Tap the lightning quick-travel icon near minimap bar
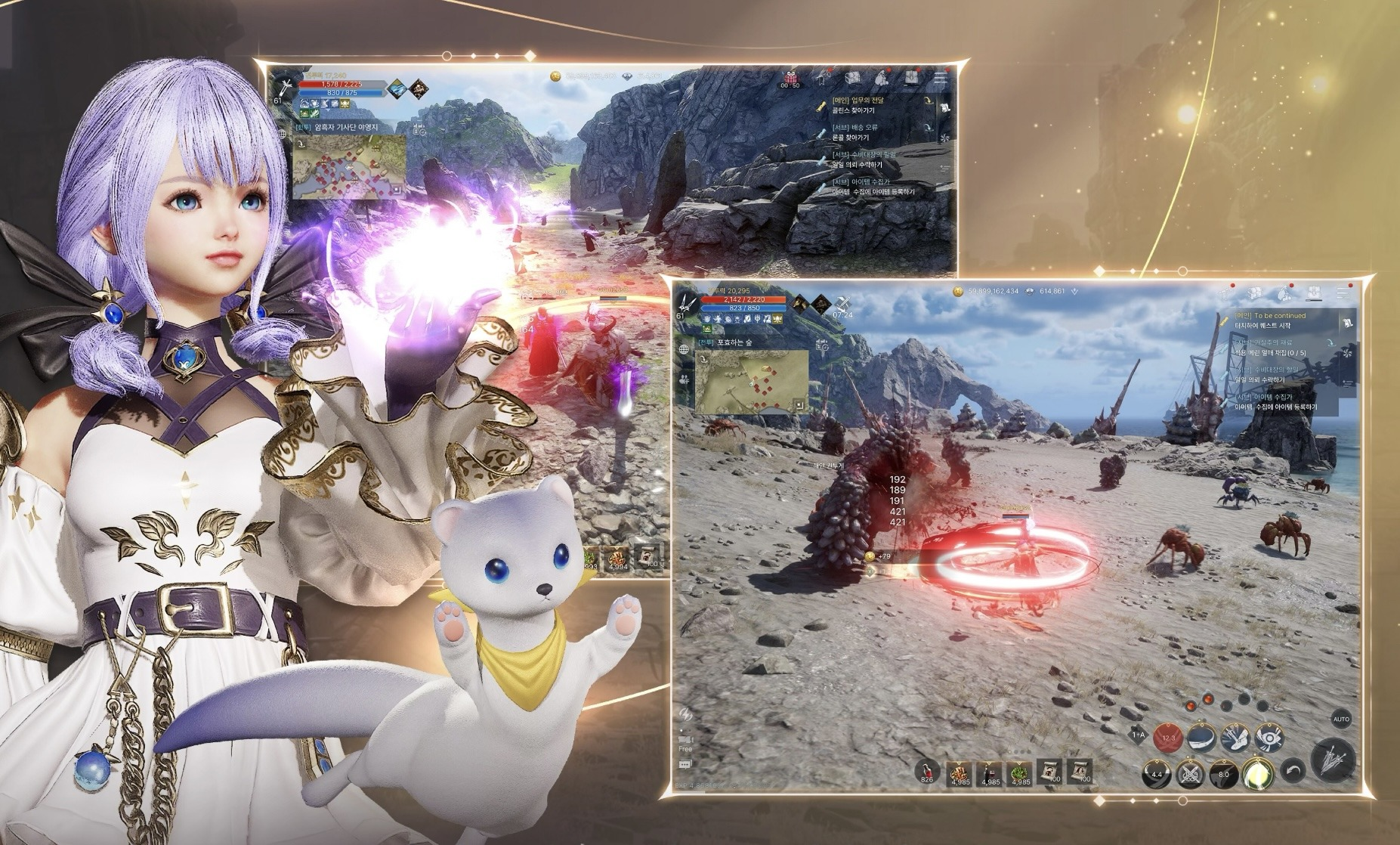 685,714
